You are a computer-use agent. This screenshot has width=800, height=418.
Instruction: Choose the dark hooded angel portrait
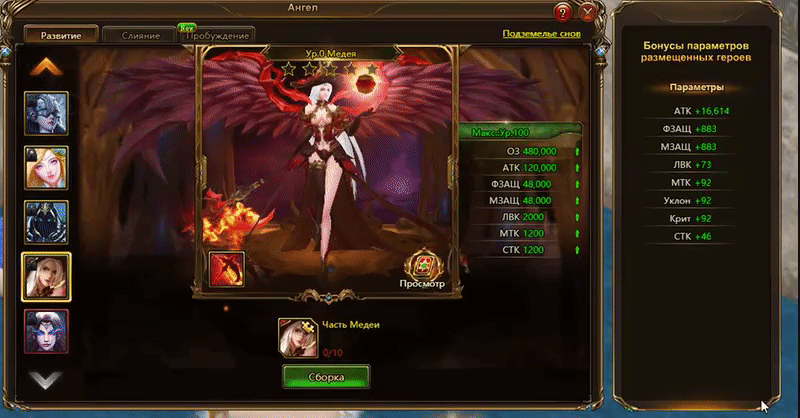coord(47,221)
